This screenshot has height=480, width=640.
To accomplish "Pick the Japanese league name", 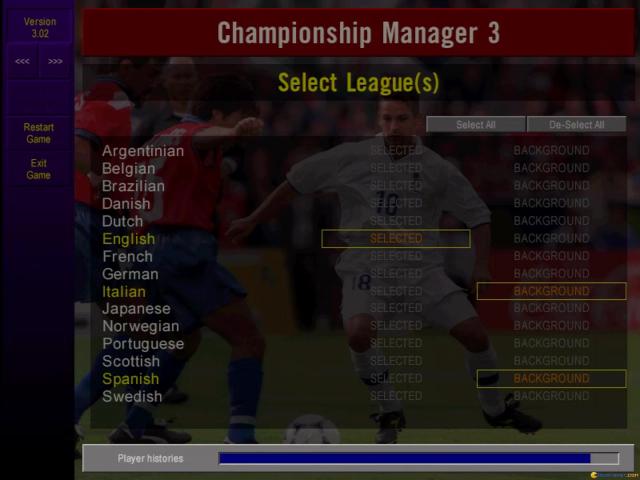I will [x=136, y=309].
